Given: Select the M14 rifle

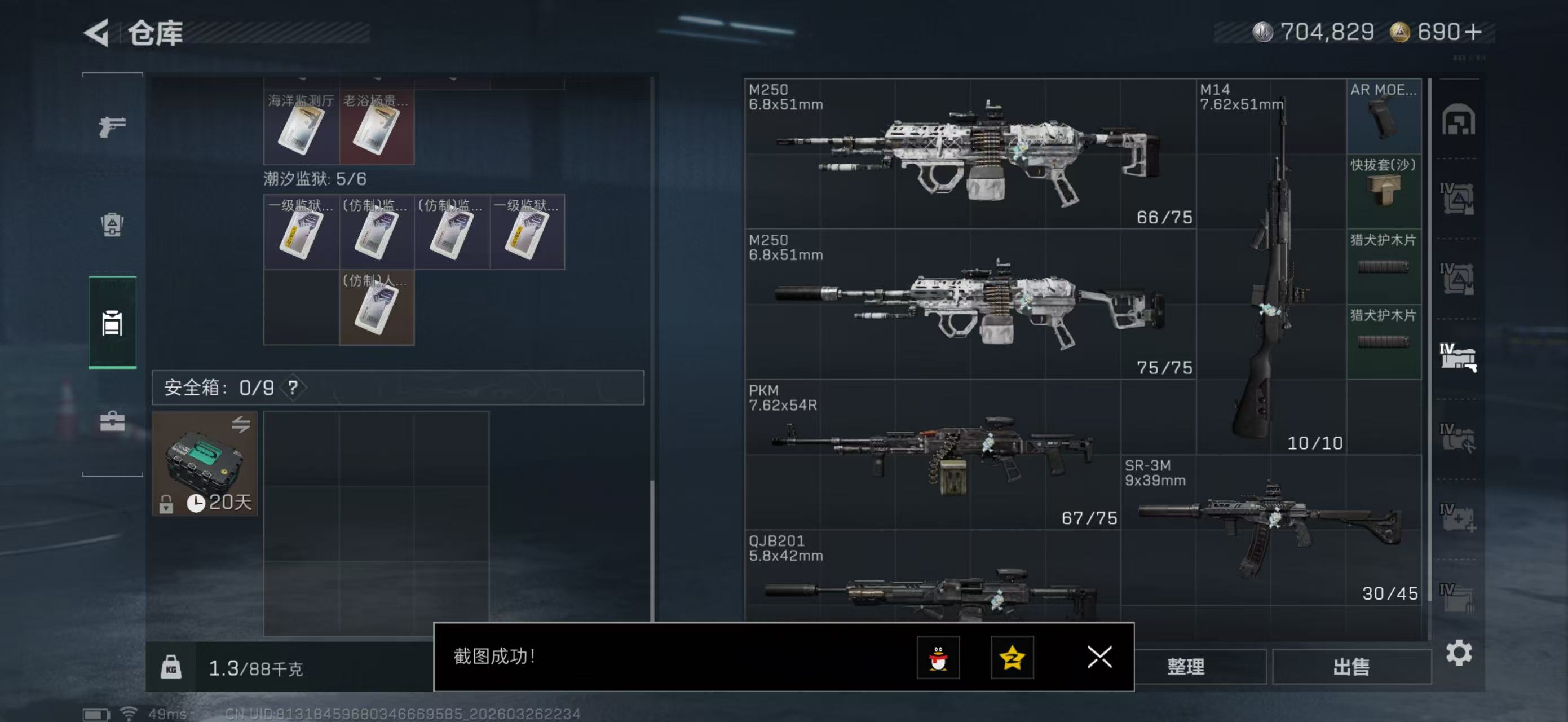Looking at the screenshot, I should click(1271, 267).
